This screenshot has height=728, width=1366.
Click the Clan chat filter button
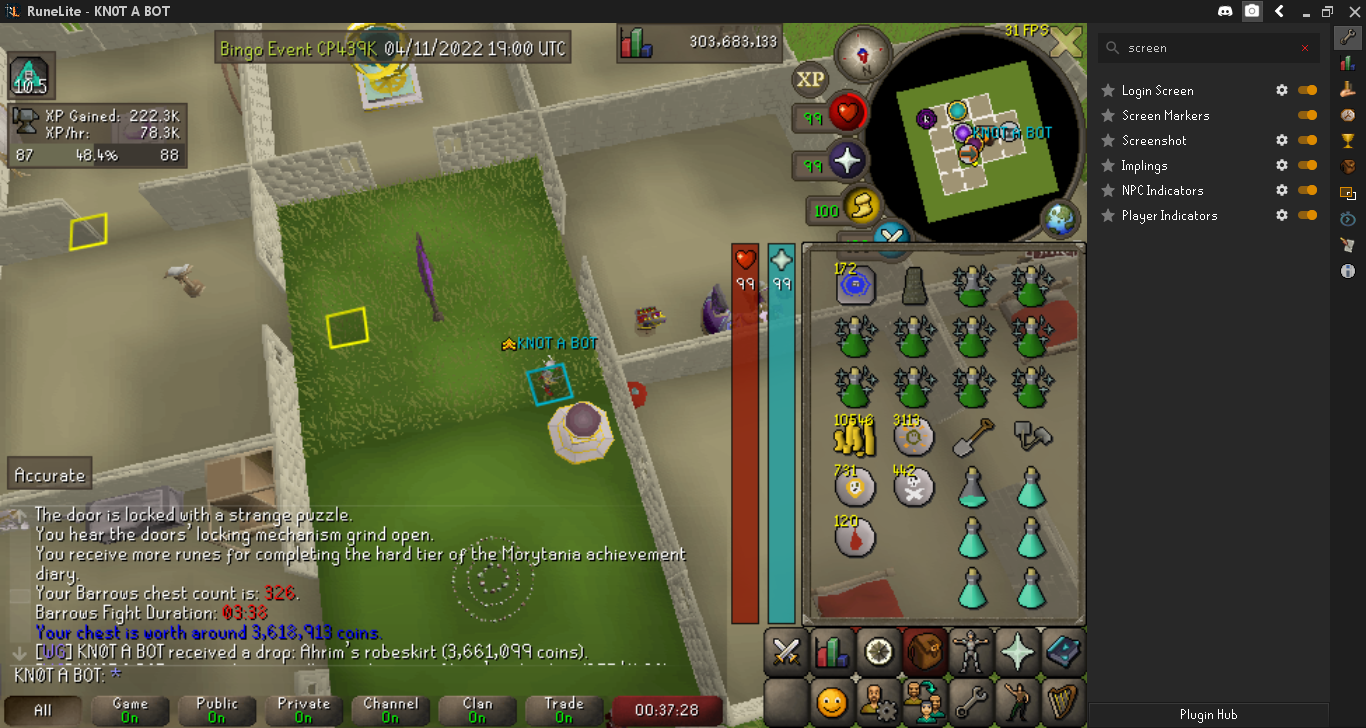(477, 710)
